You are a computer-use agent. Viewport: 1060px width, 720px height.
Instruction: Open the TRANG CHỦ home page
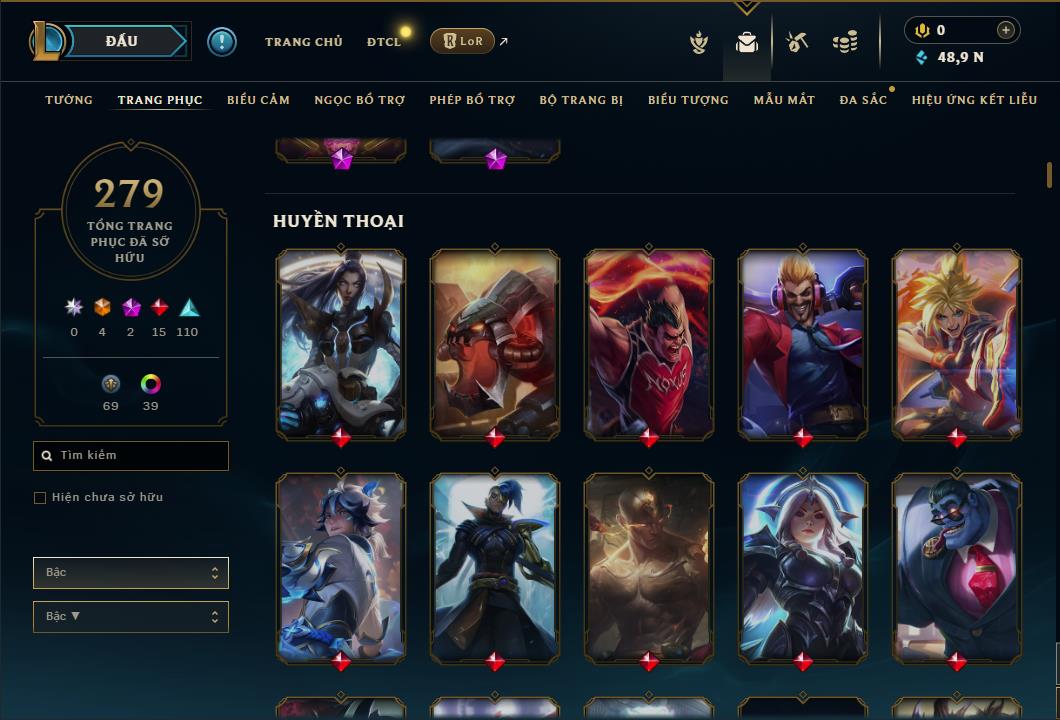(x=303, y=42)
